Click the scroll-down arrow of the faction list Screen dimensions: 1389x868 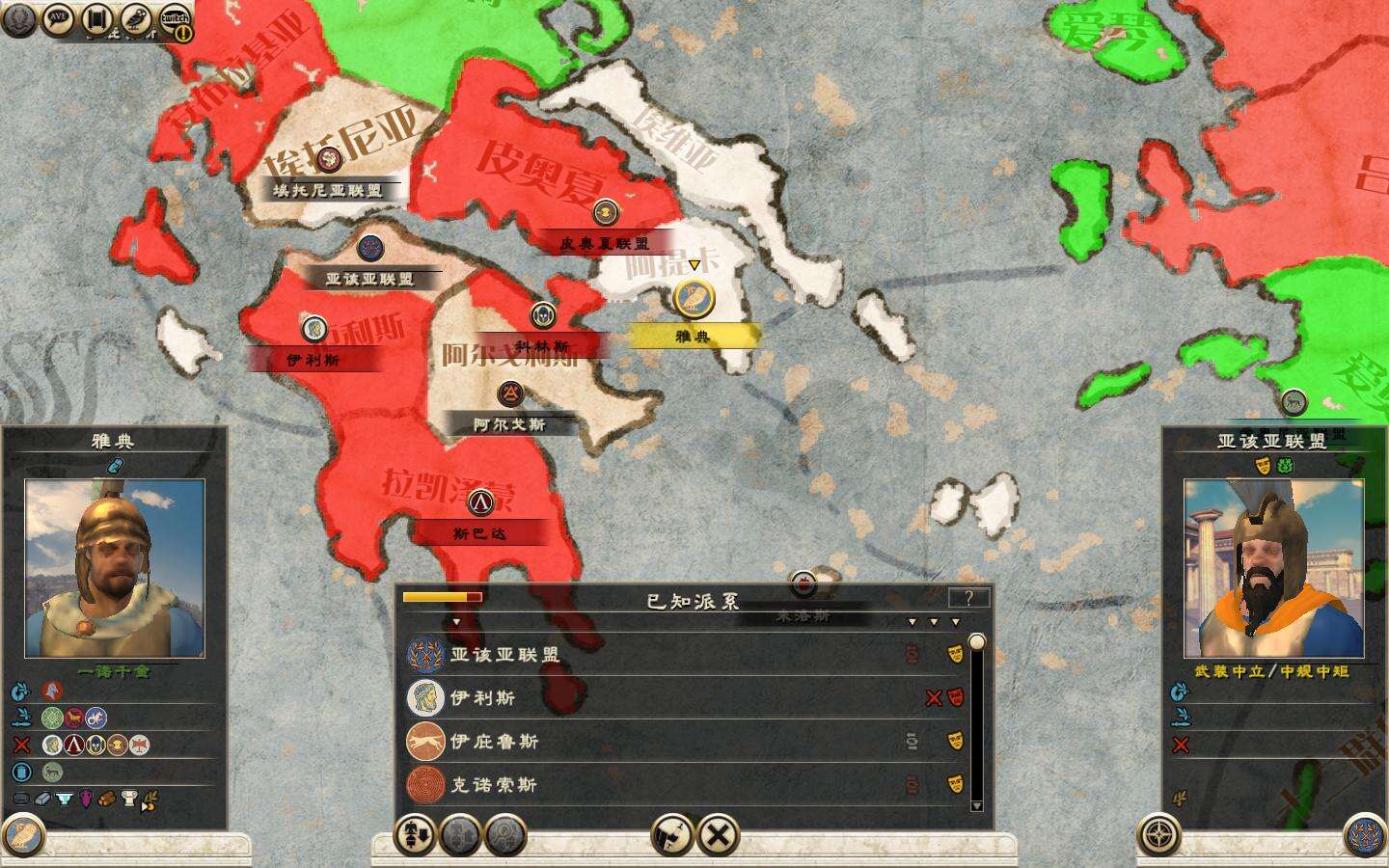click(976, 806)
